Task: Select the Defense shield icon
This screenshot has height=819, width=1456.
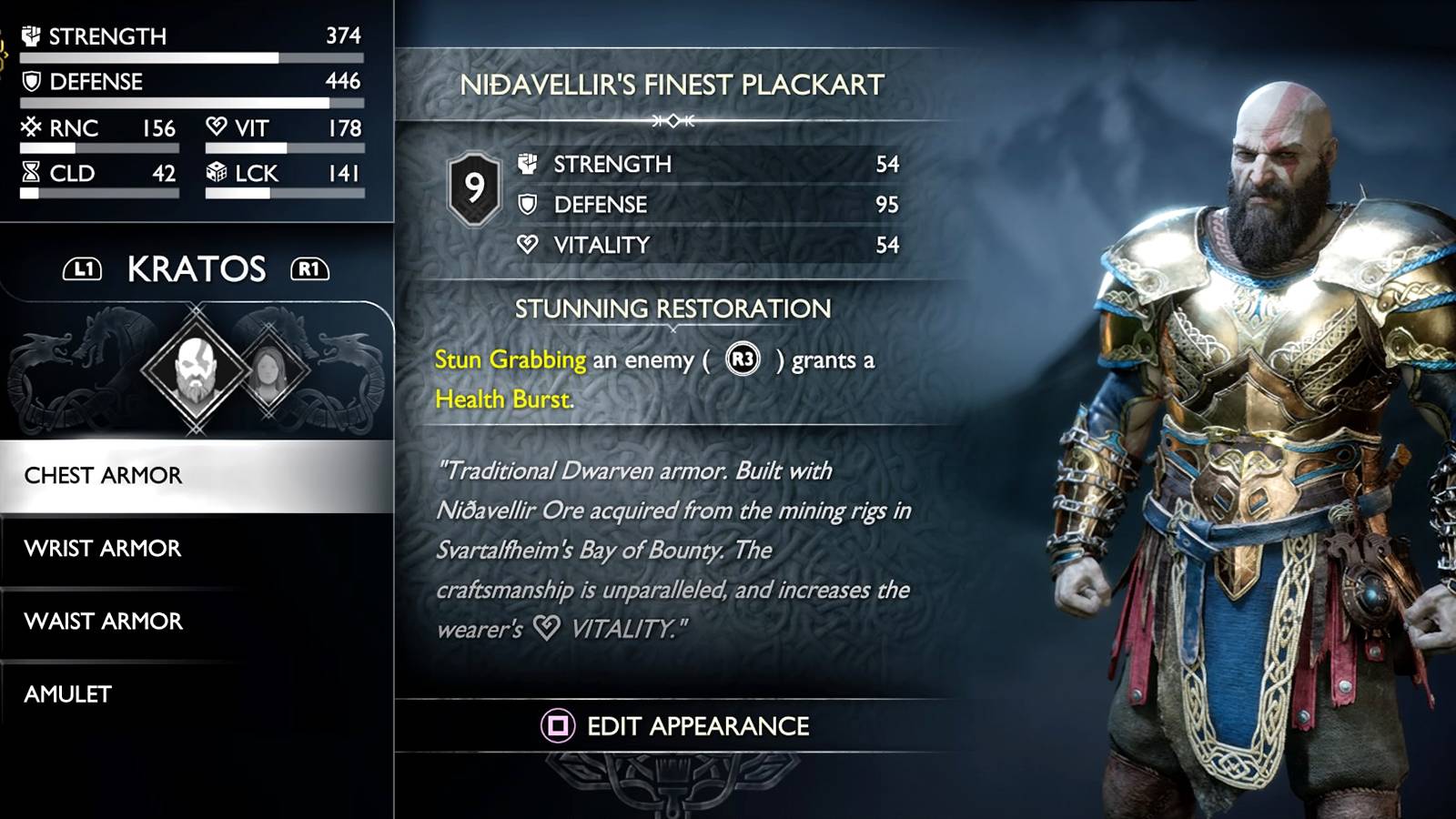Action: click(x=31, y=82)
